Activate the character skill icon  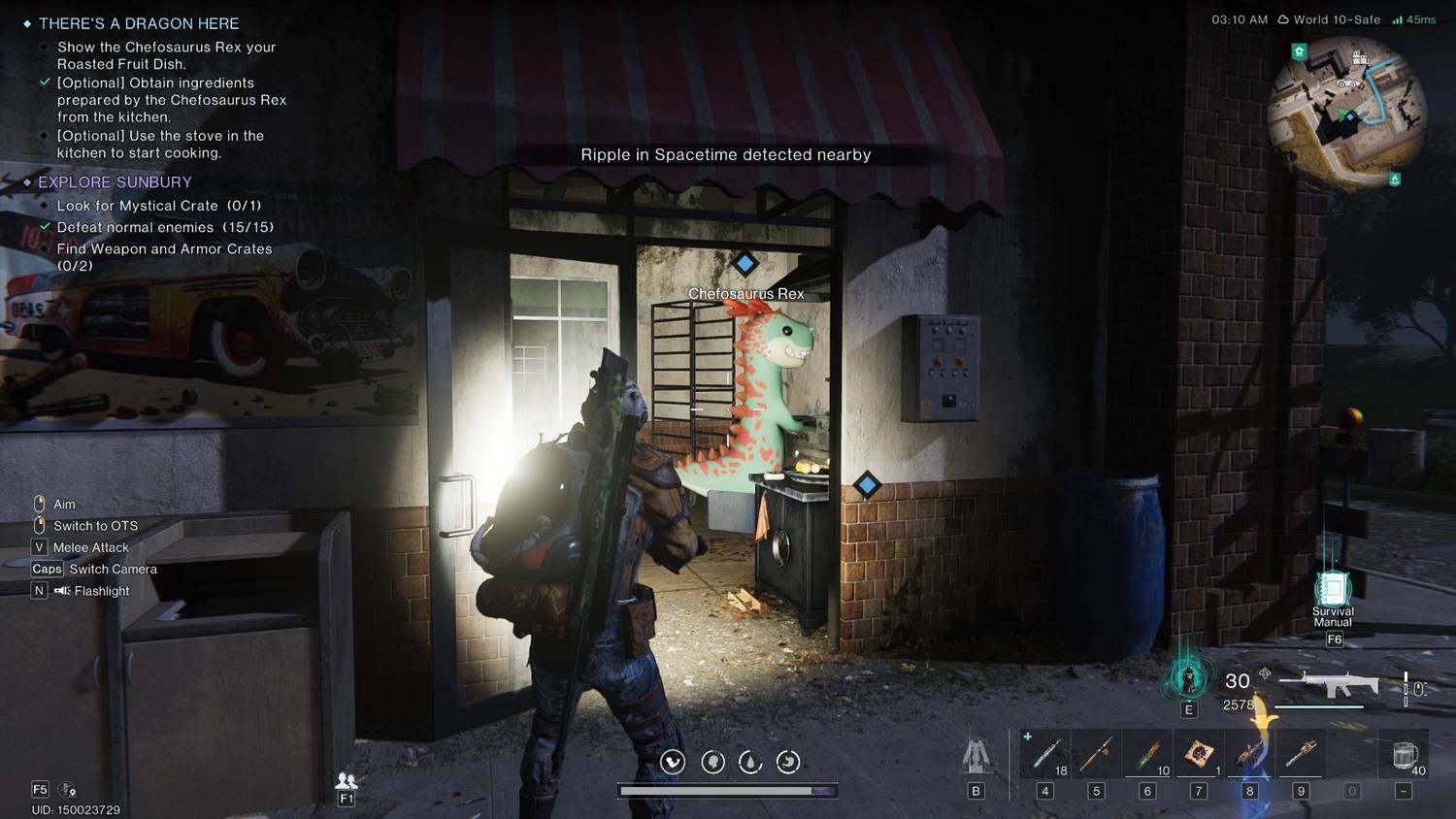tap(1188, 678)
